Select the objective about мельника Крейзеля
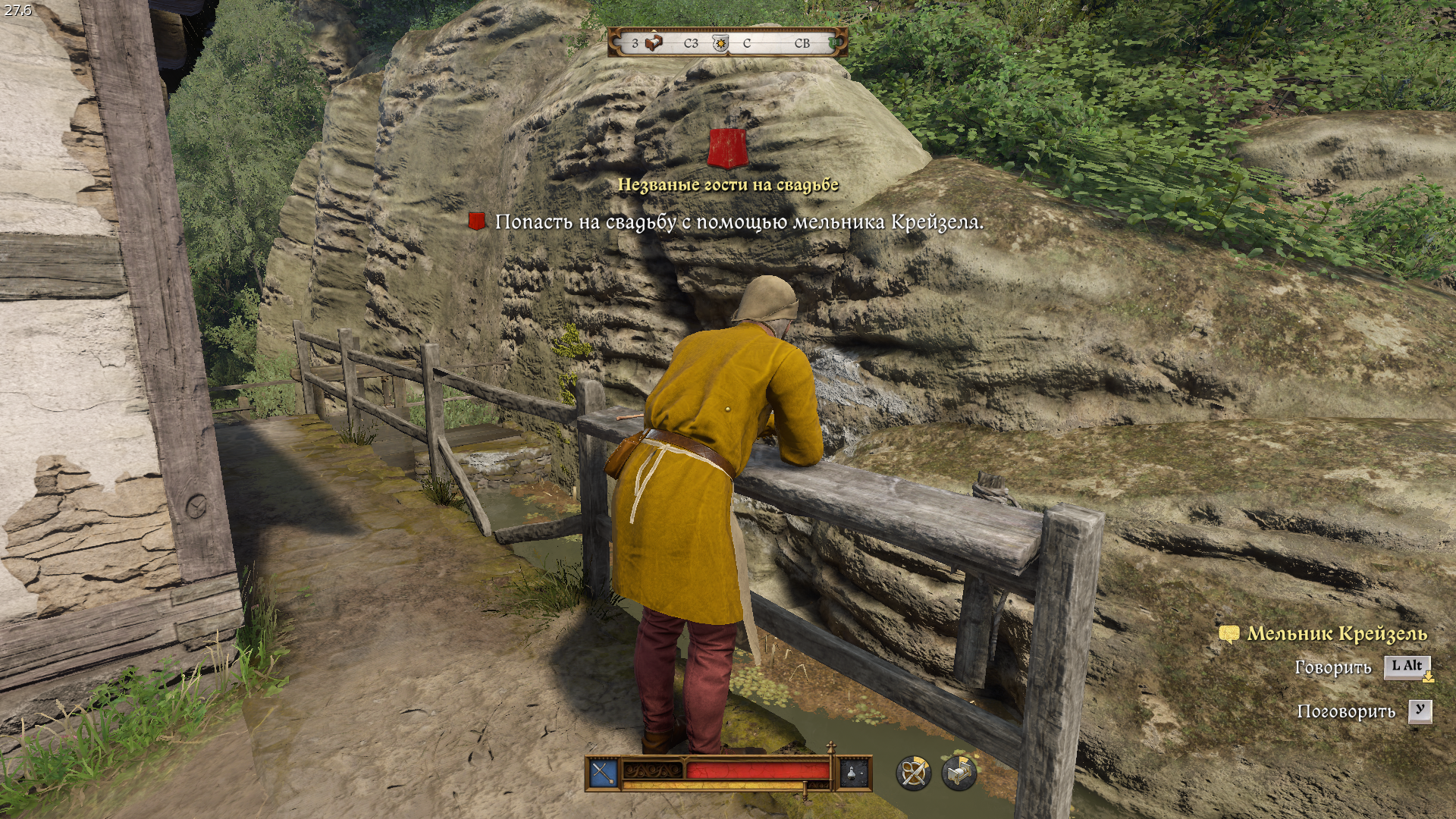 (x=739, y=222)
